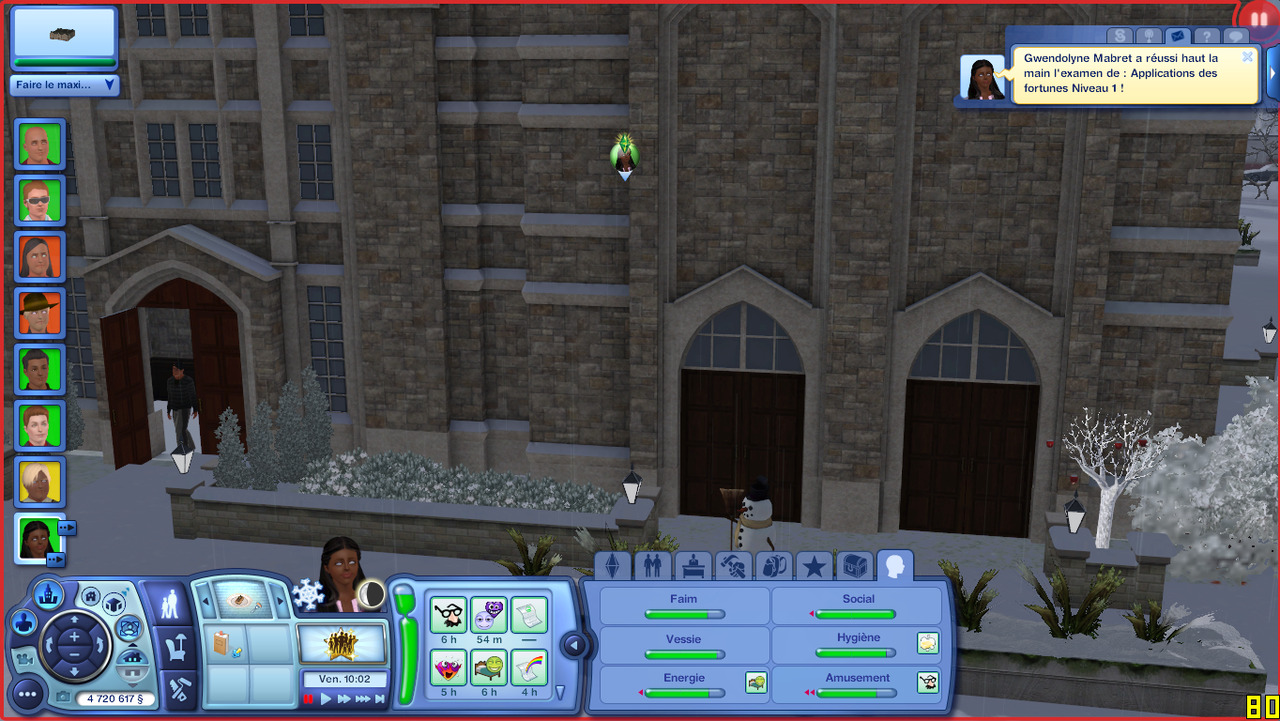The height and width of the screenshot is (721, 1280).
Task: Open the star Opportunities tab
Action: [814, 567]
